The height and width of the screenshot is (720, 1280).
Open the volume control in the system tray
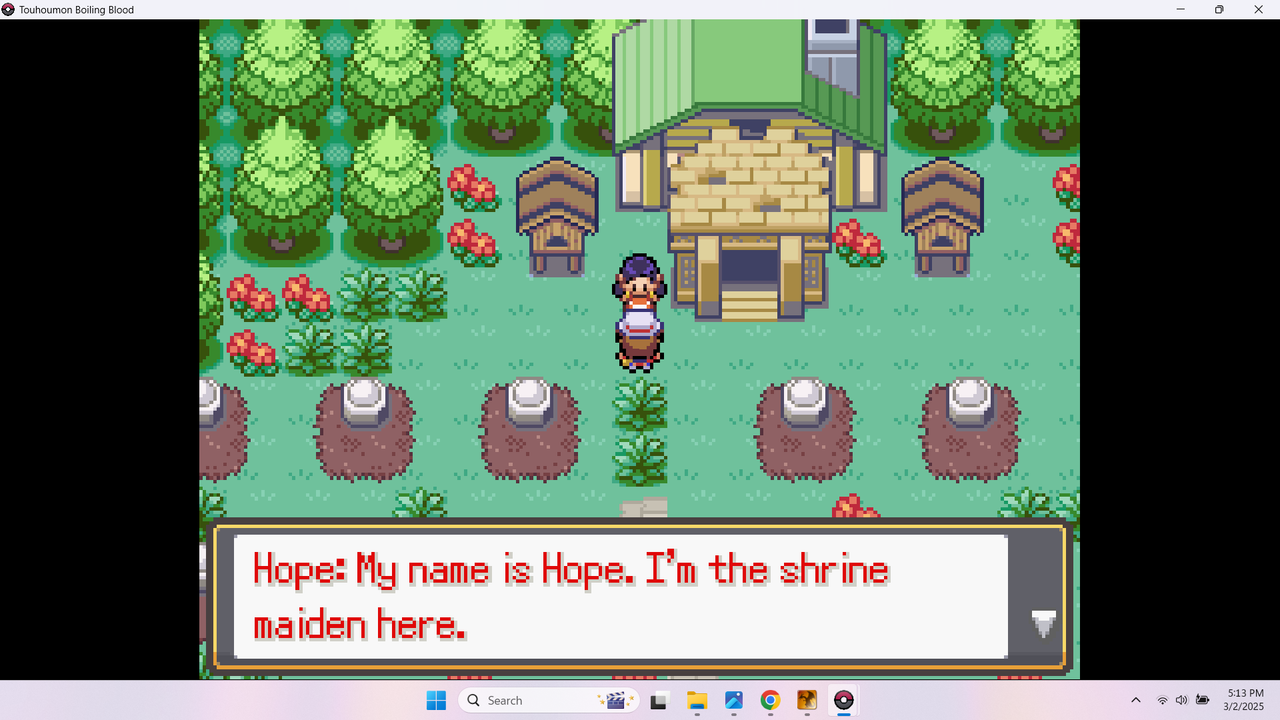(1180, 700)
